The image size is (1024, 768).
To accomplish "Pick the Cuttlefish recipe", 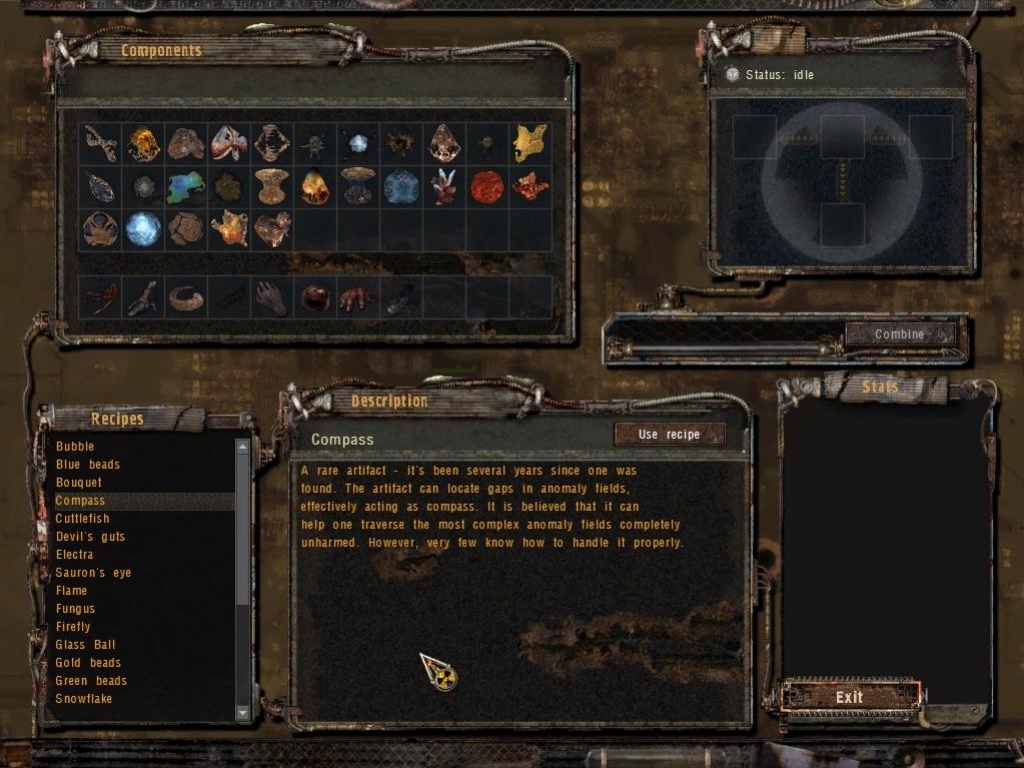I will point(83,518).
